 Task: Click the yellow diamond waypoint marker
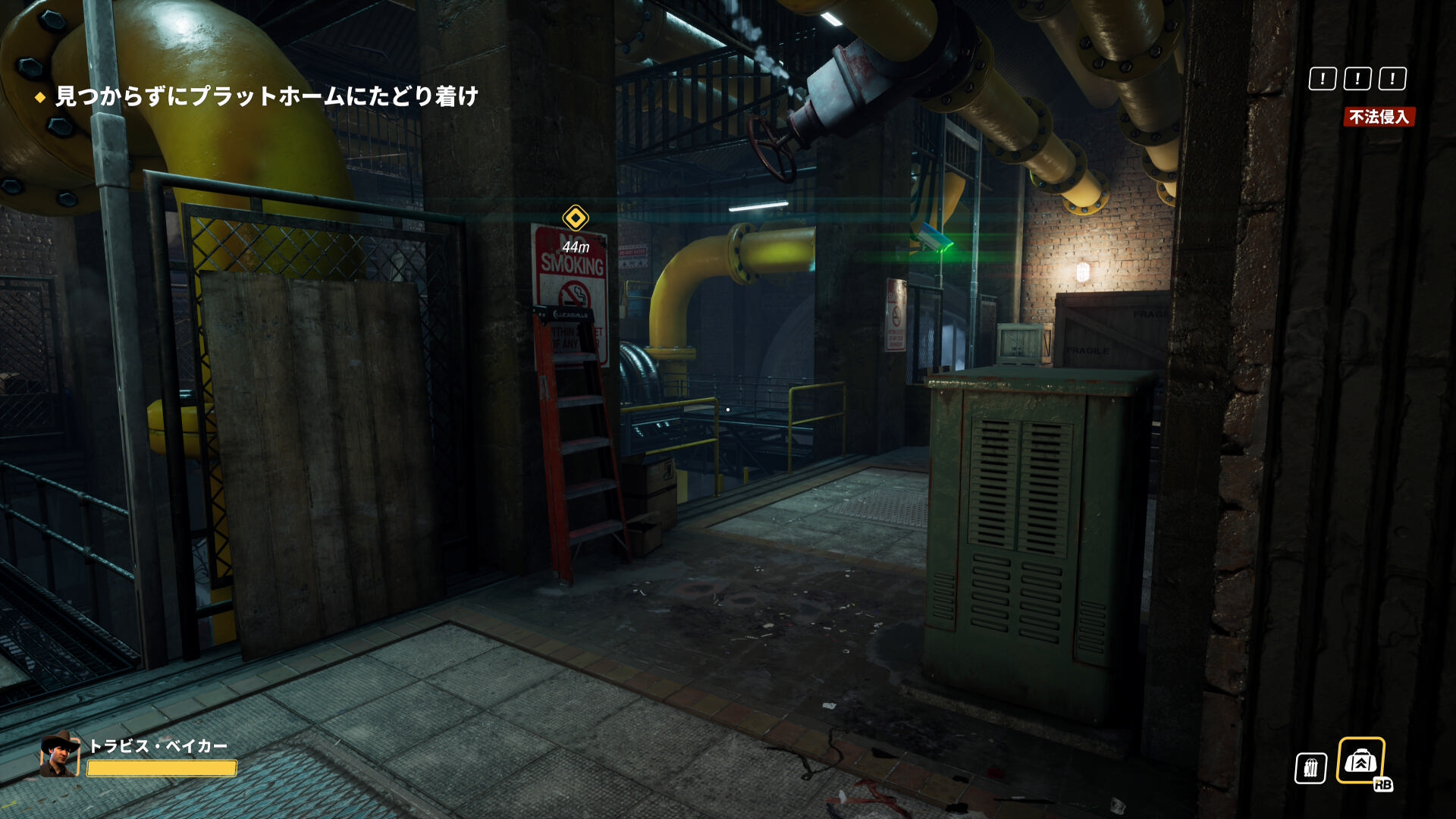(576, 218)
